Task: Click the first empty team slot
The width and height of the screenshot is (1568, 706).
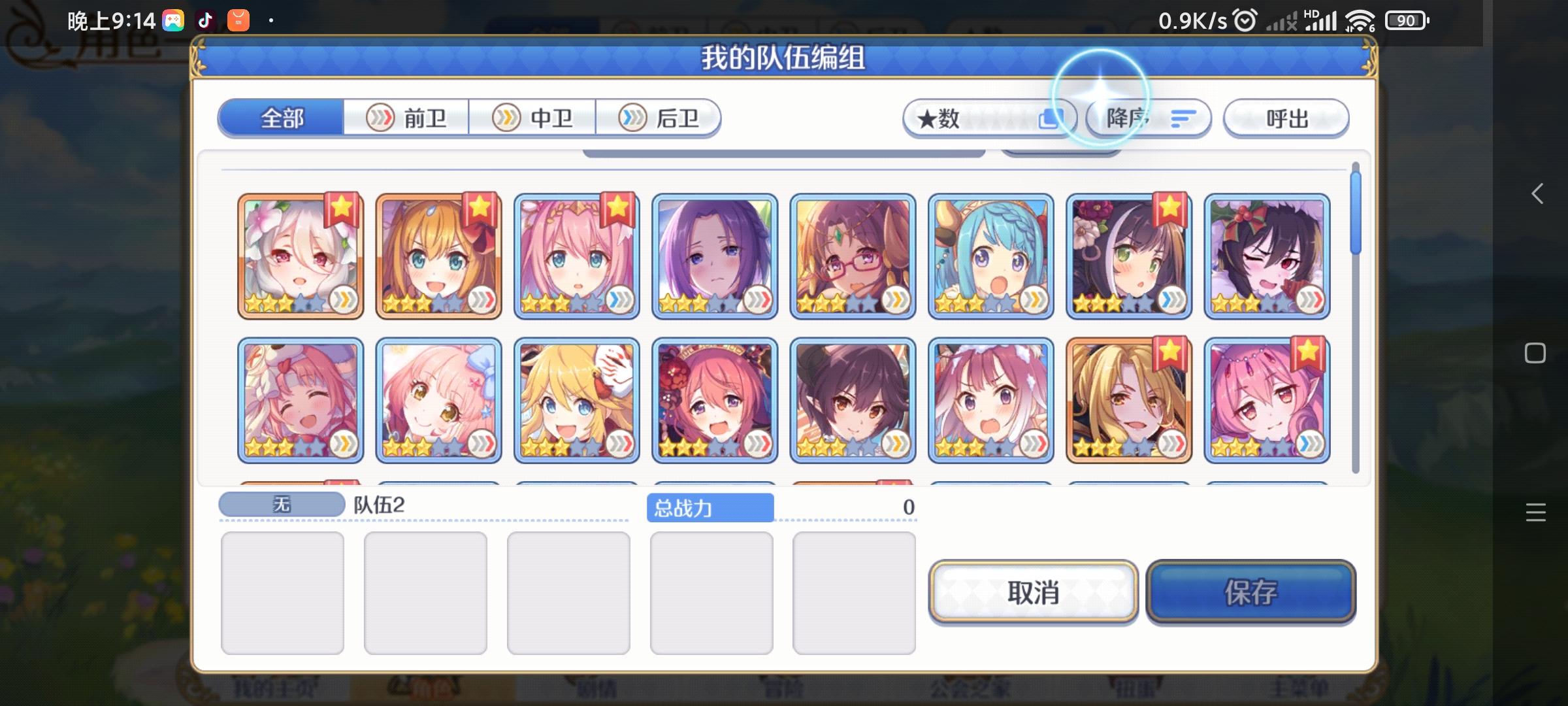Action: (283, 592)
